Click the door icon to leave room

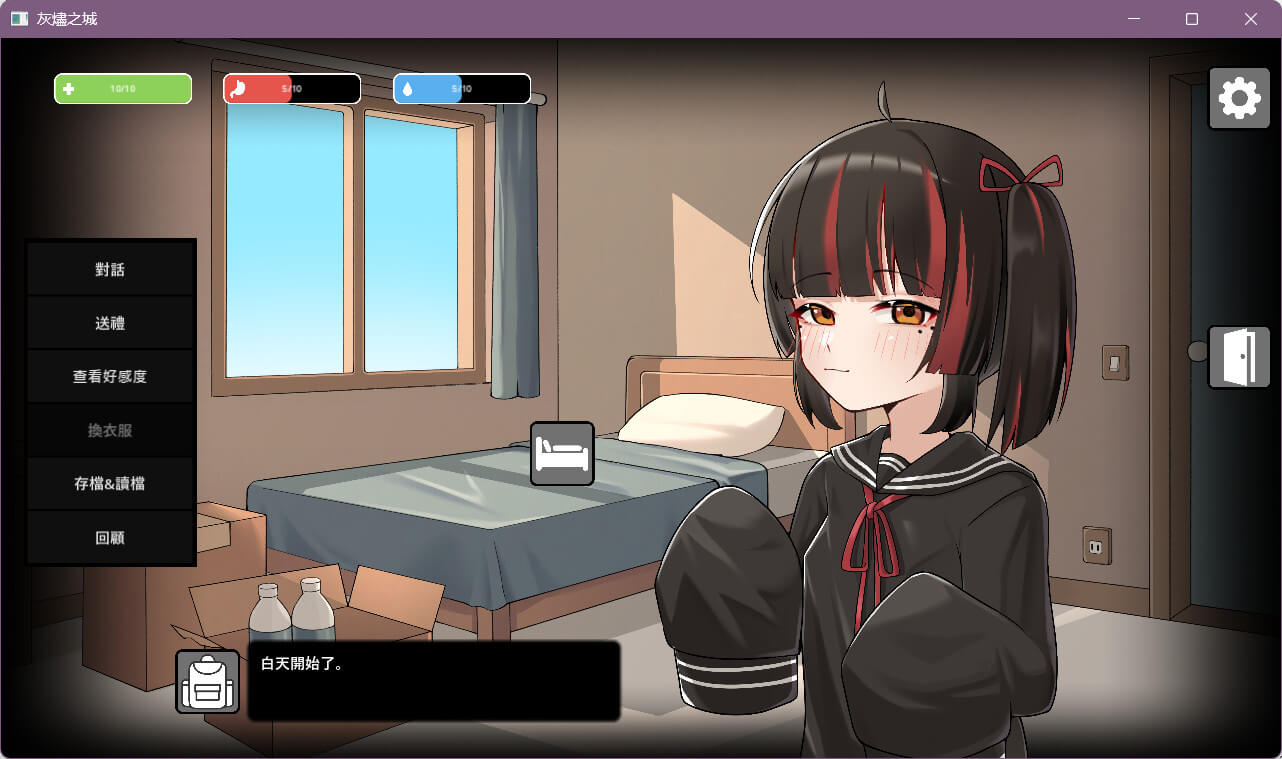[1239, 357]
